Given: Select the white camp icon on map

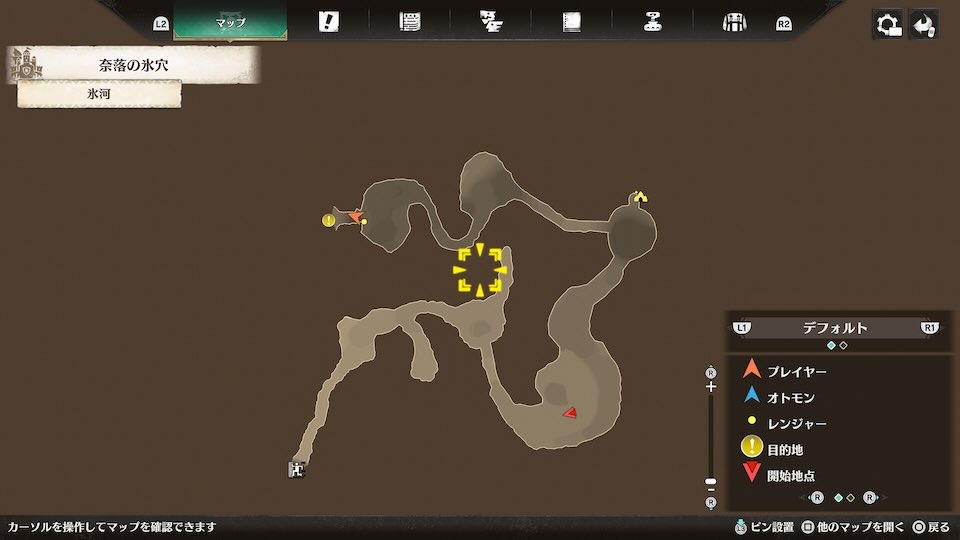Looking at the screenshot, I should point(297,468).
